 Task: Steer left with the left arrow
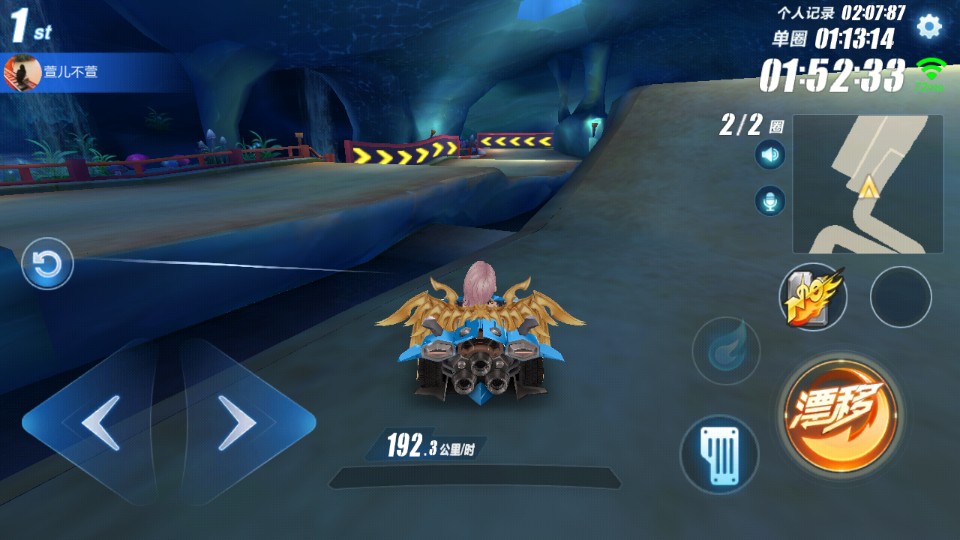click(98, 423)
